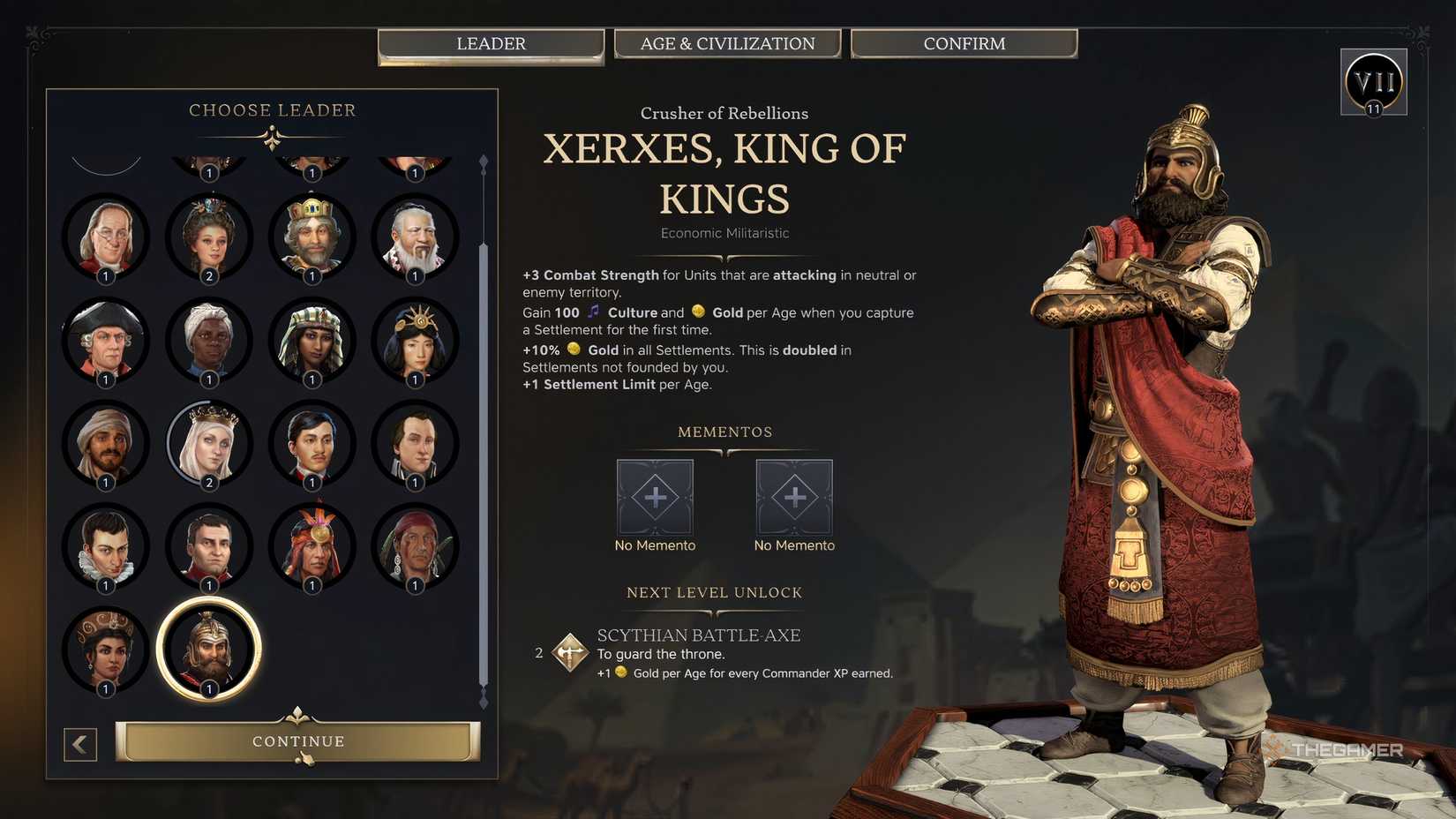Click the back arrow beside Continue
1456x819 pixels.
pyautogui.click(x=80, y=744)
